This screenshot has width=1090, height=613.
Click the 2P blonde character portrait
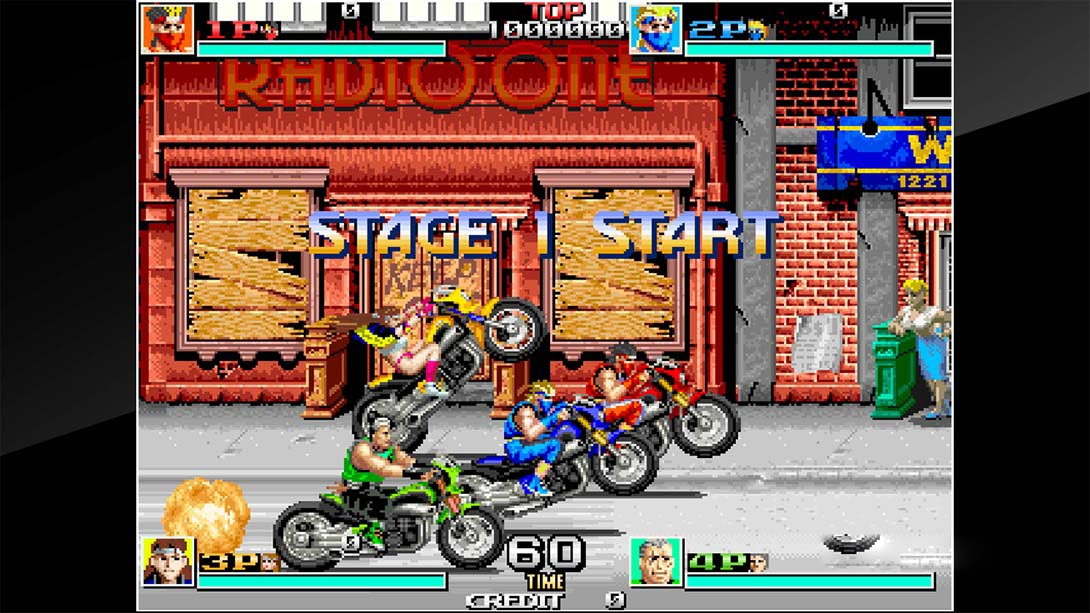[656, 29]
